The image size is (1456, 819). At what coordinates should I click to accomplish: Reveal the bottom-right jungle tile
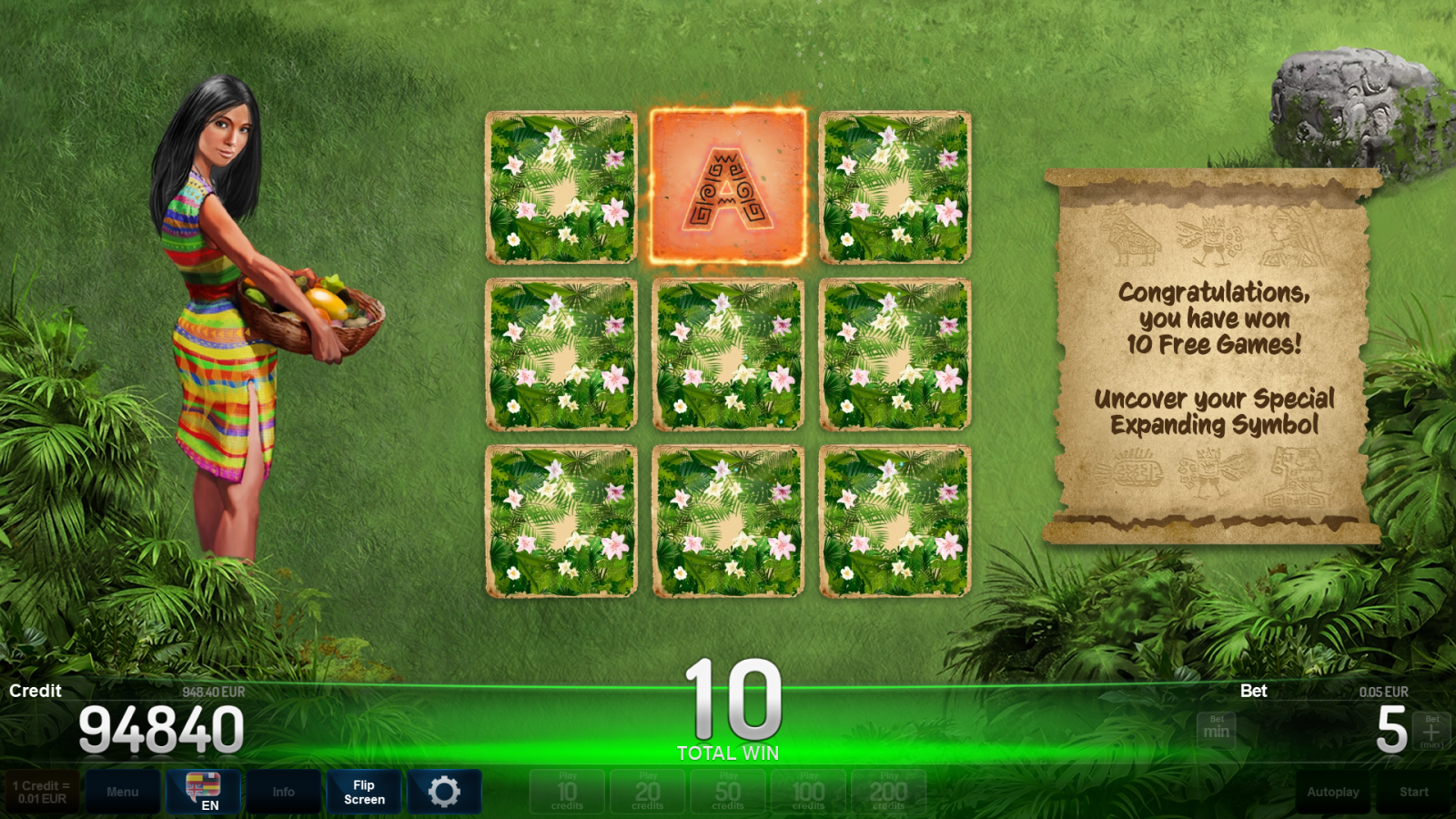click(896, 519)
